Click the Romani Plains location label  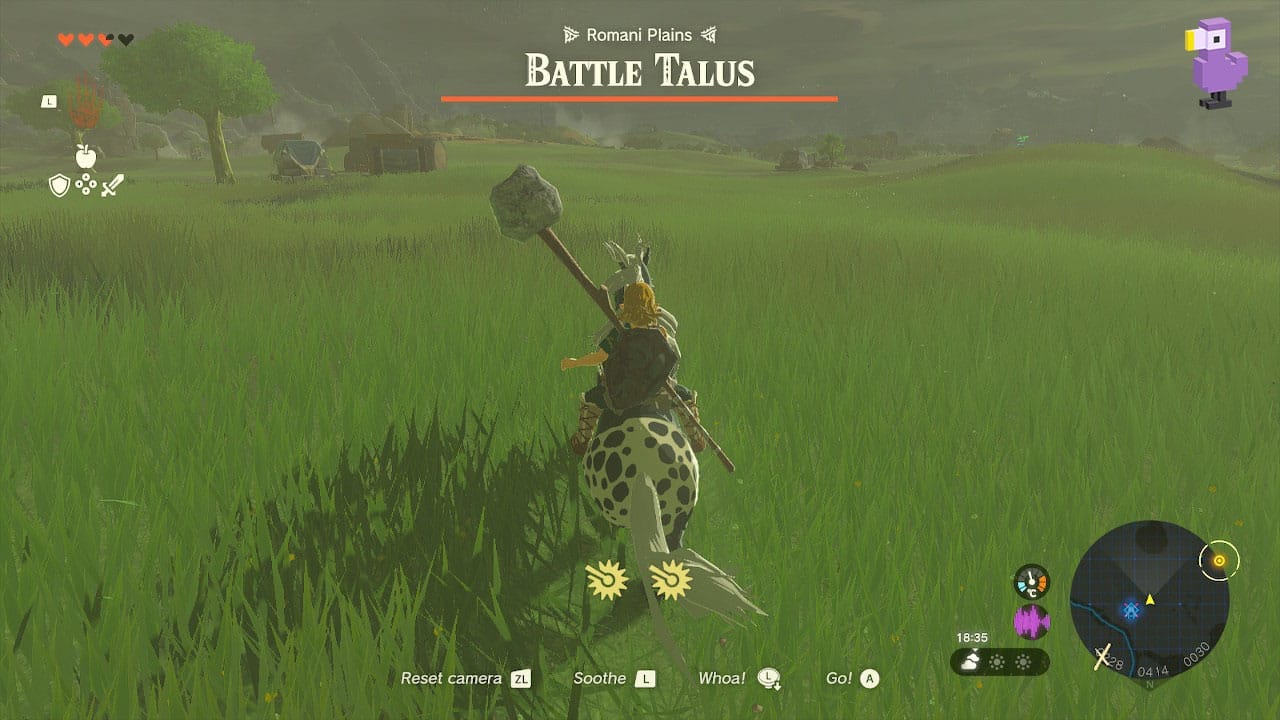point(639,34)
